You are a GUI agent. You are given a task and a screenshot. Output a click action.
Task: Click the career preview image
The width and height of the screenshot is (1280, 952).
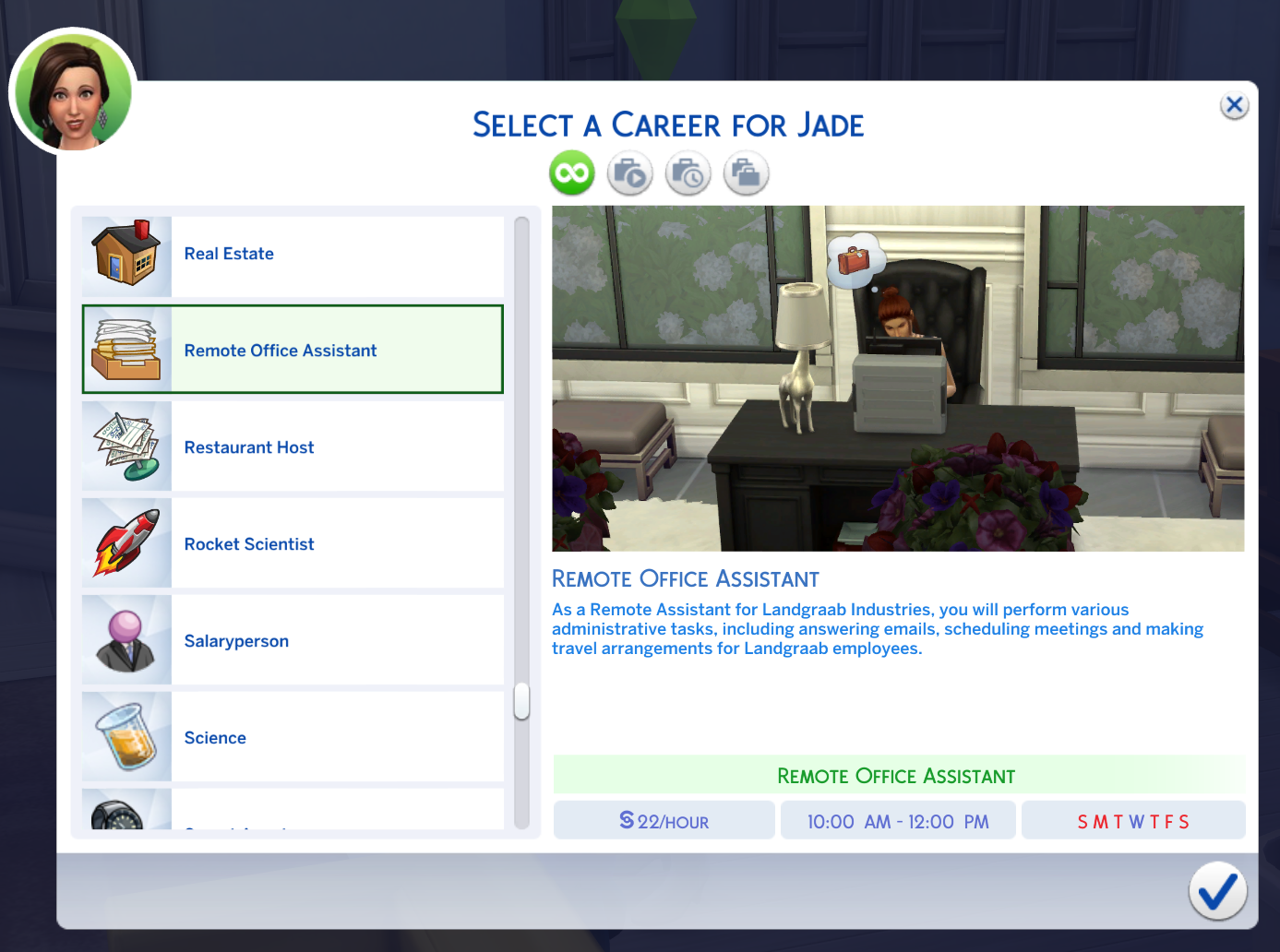point(898,377)
